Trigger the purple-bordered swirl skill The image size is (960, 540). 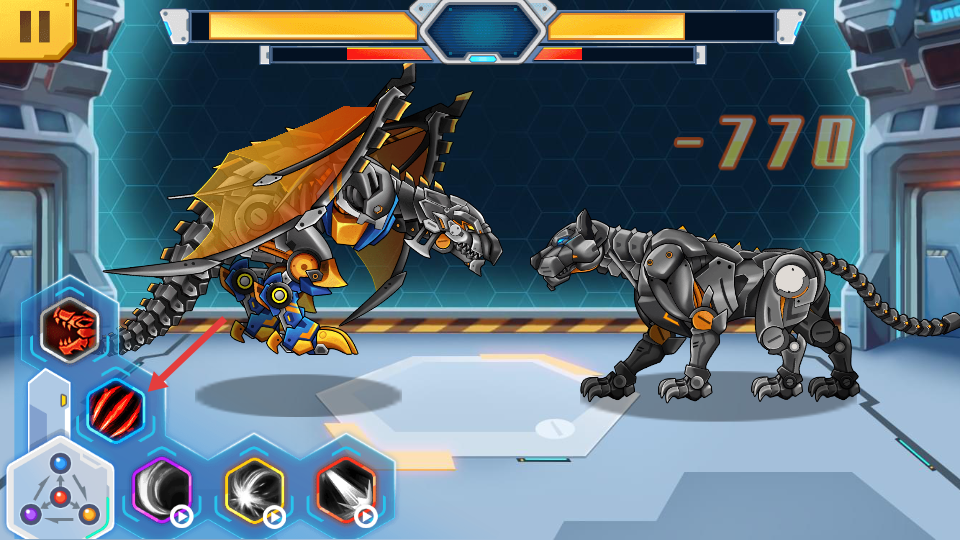click(x=162, y=490)
